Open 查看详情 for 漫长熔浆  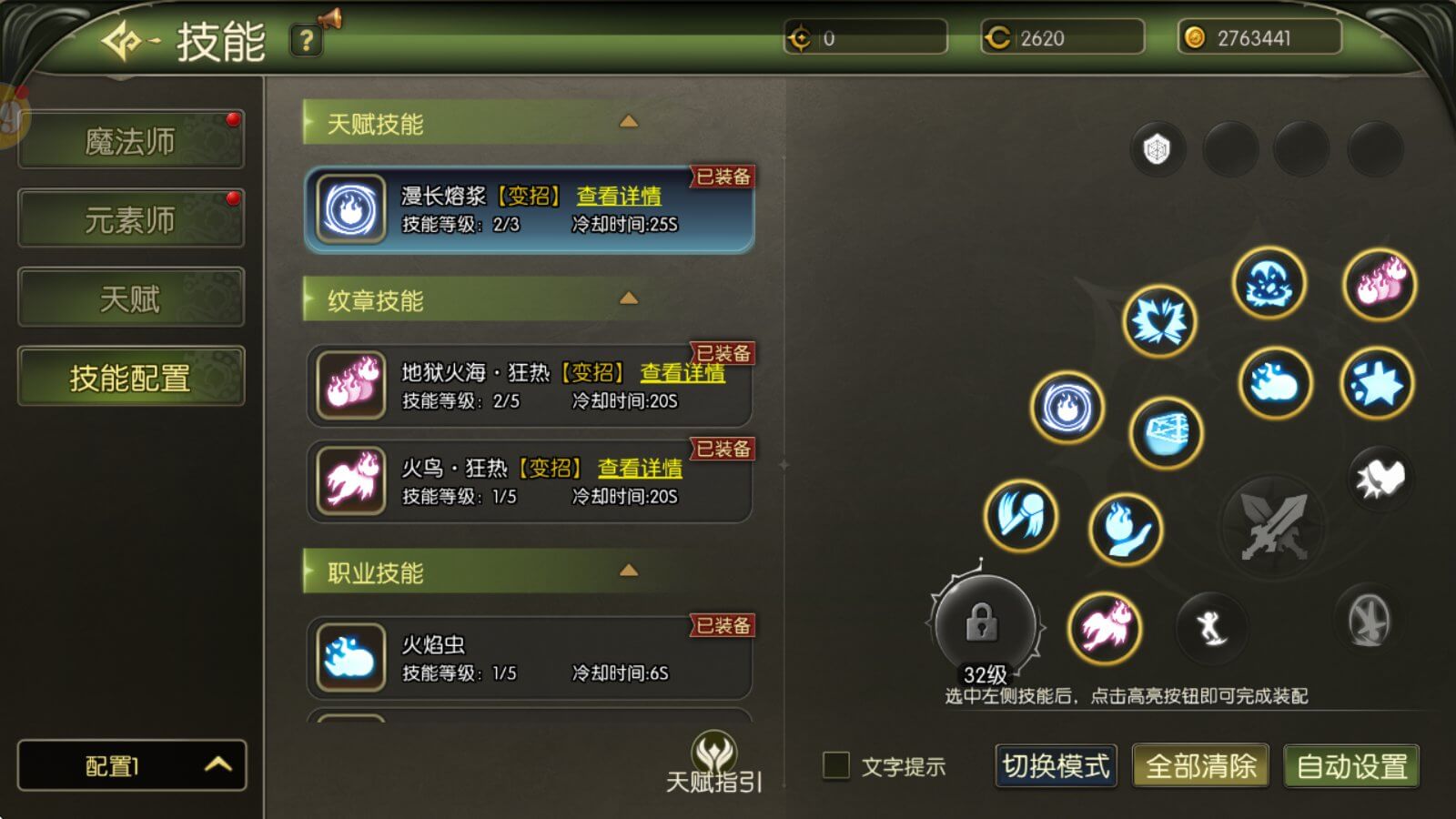(620, 197)
